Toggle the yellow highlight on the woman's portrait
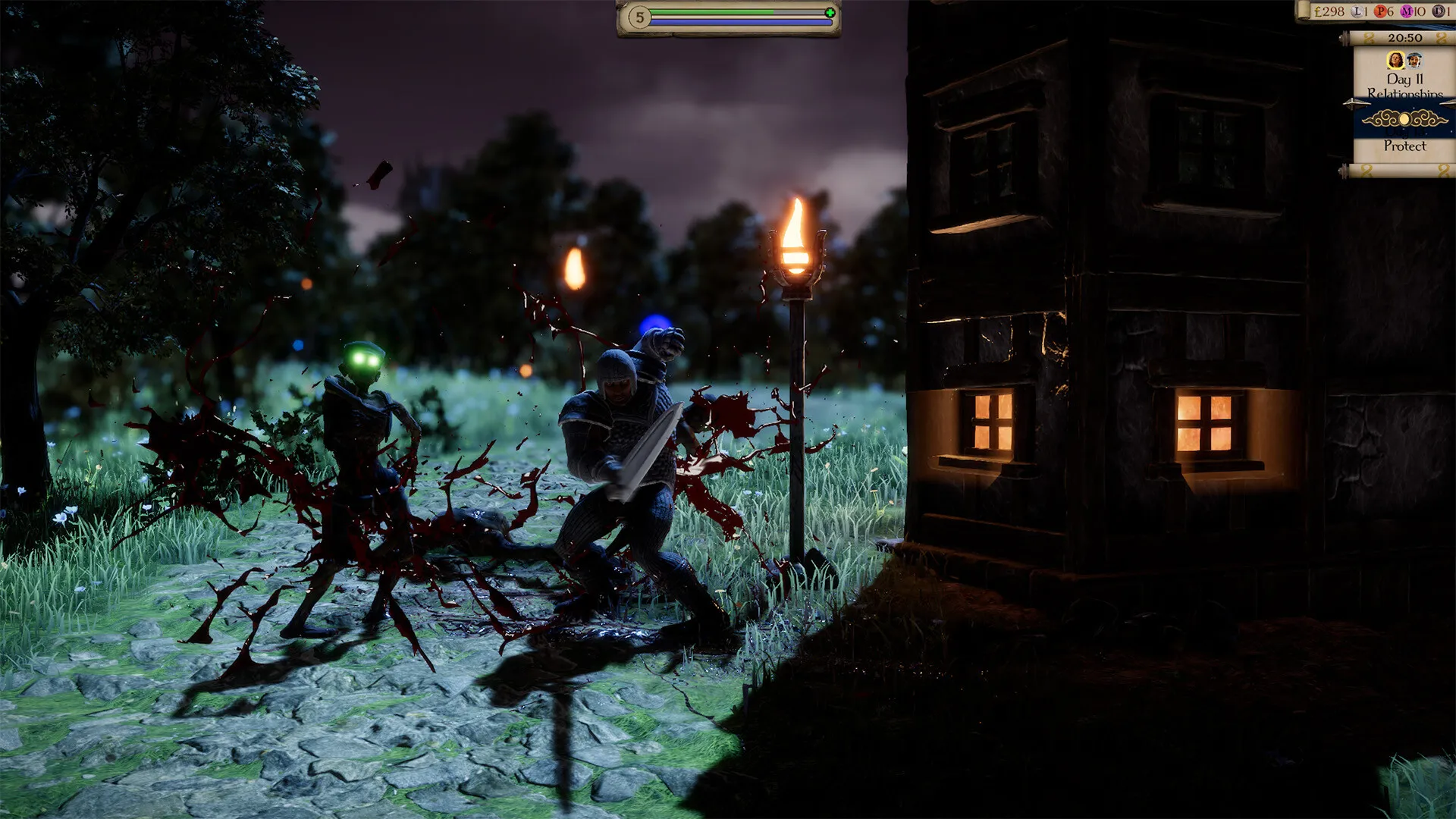The height and width of the screenshot is (819, 1456). (x=1395, y=59)
